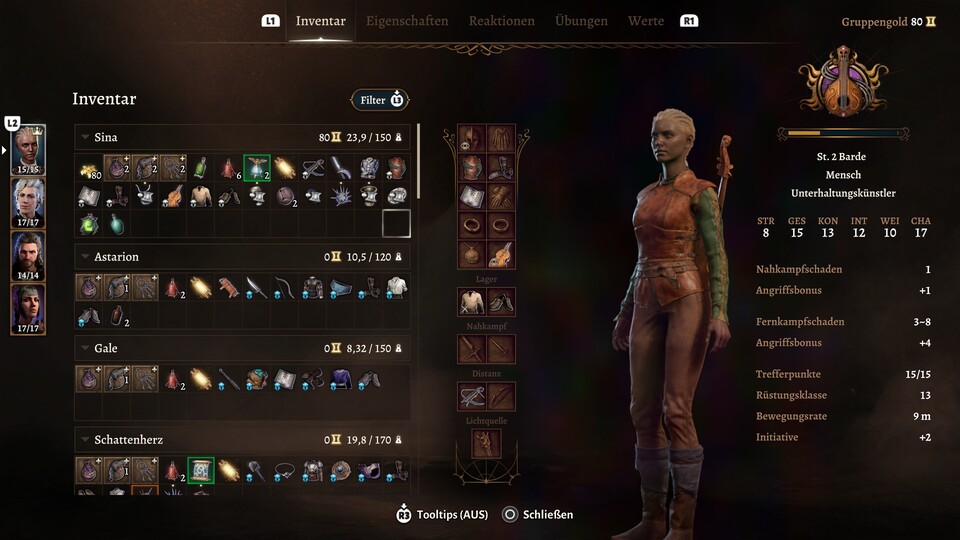The height and width of the screenshot is (540, 960).
Task: Collapse Astarion's inventory section
Action: [x=85, y=257]
